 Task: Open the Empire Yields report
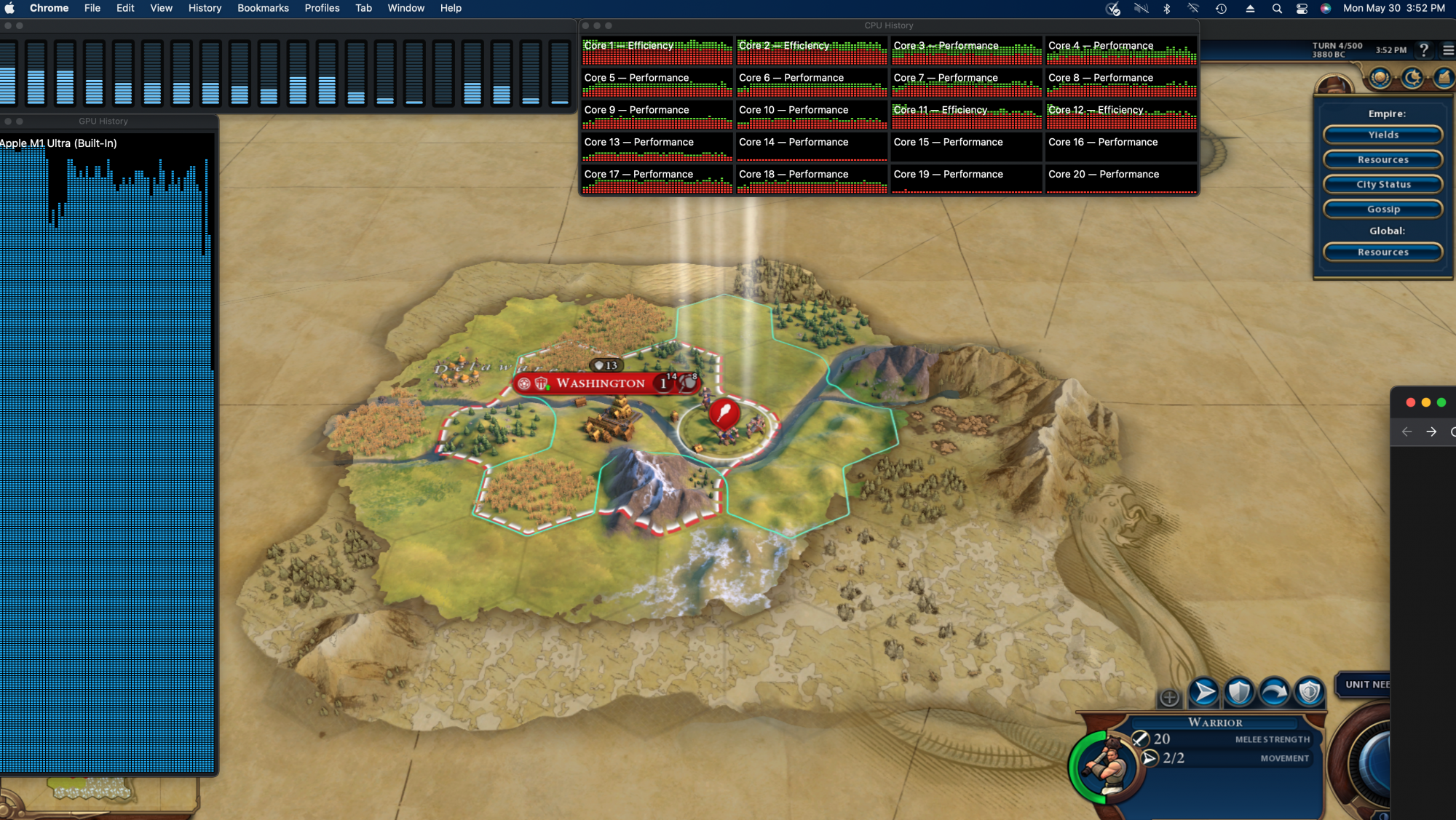[1382, 135]
